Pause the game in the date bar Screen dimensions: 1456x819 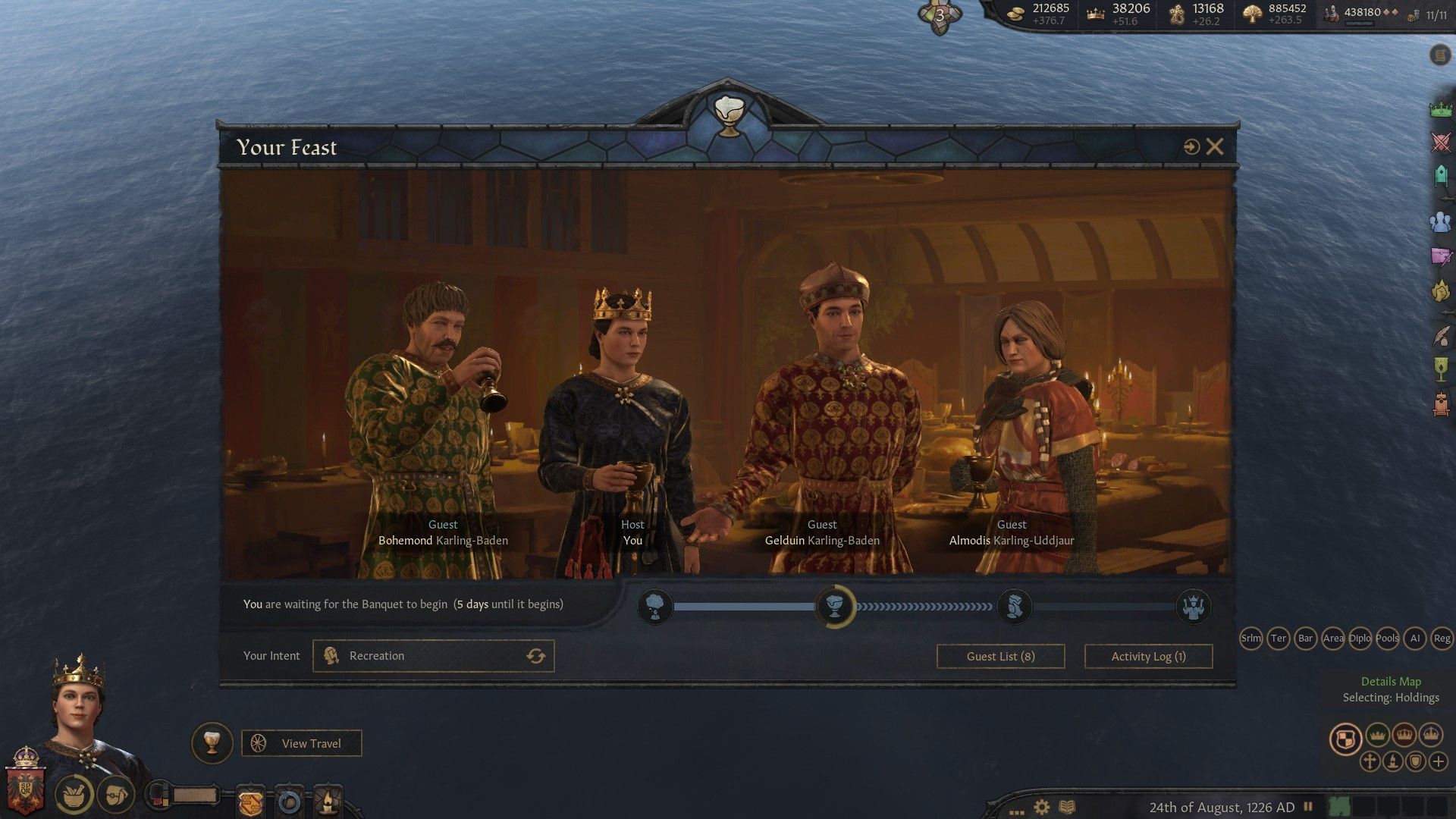point(1307,805)
